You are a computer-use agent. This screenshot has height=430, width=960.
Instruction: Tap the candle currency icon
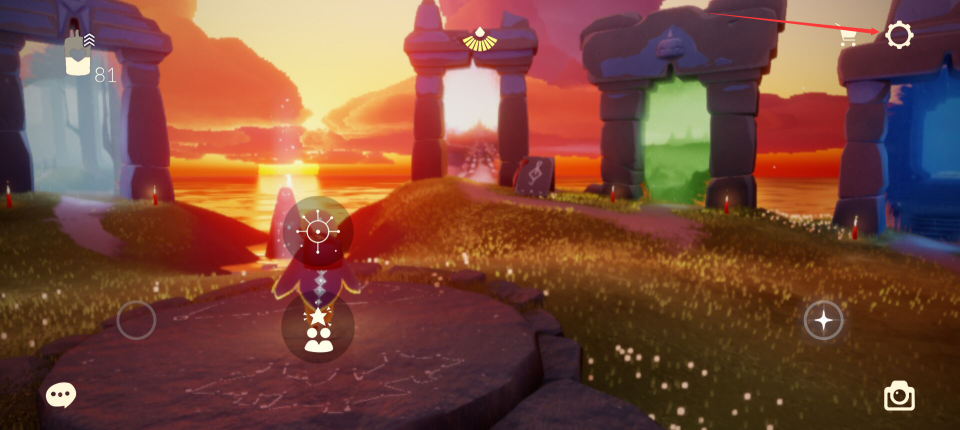(77, 57)
